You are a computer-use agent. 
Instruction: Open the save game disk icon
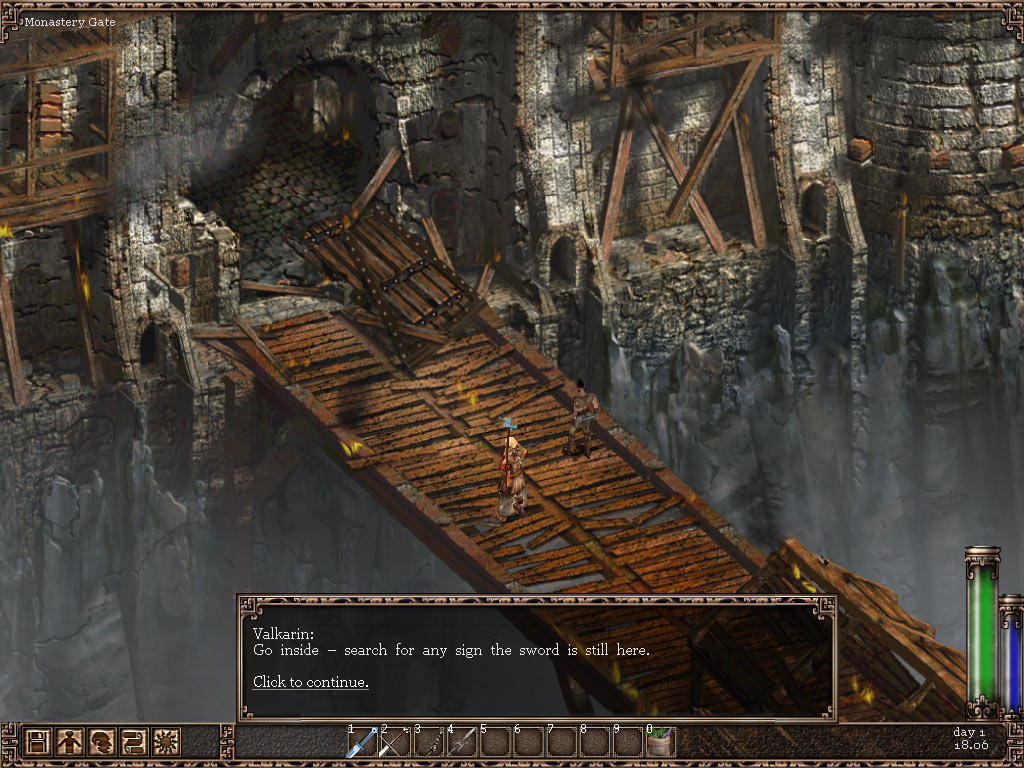click(37, 742)
